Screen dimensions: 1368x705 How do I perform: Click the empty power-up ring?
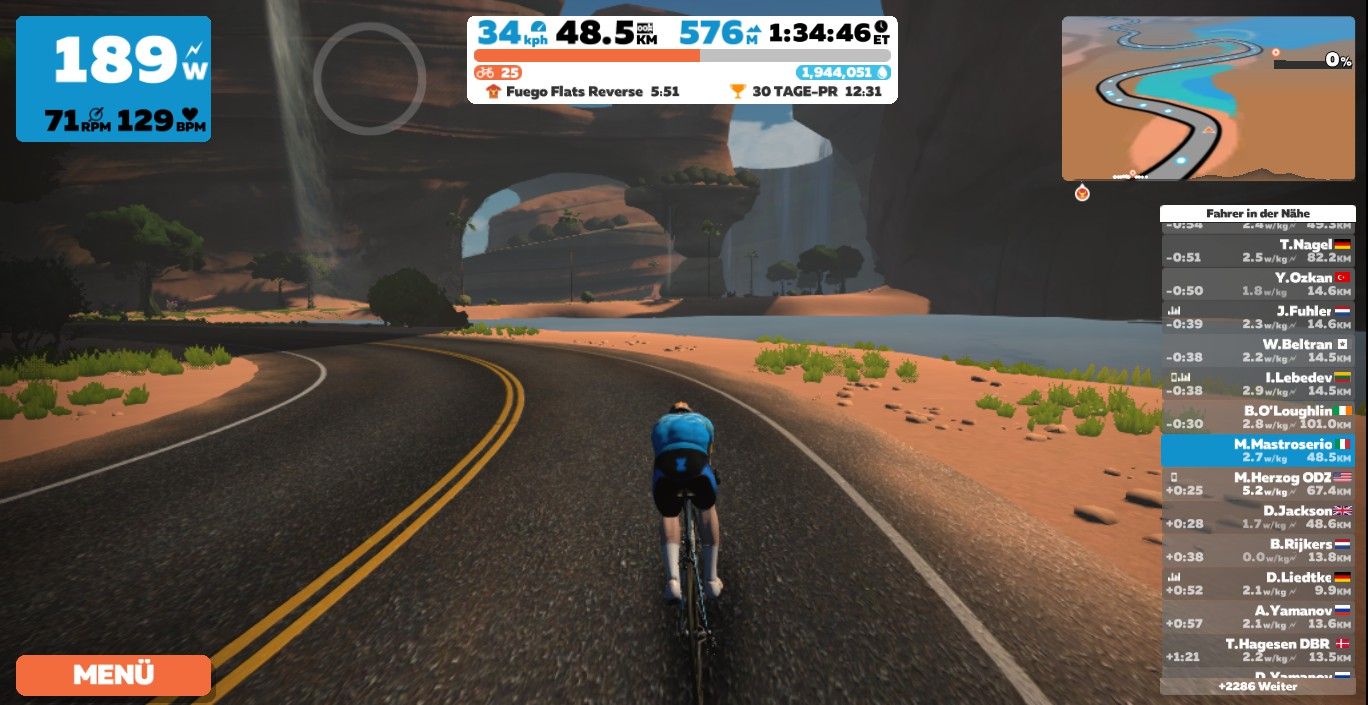point(369,78)
